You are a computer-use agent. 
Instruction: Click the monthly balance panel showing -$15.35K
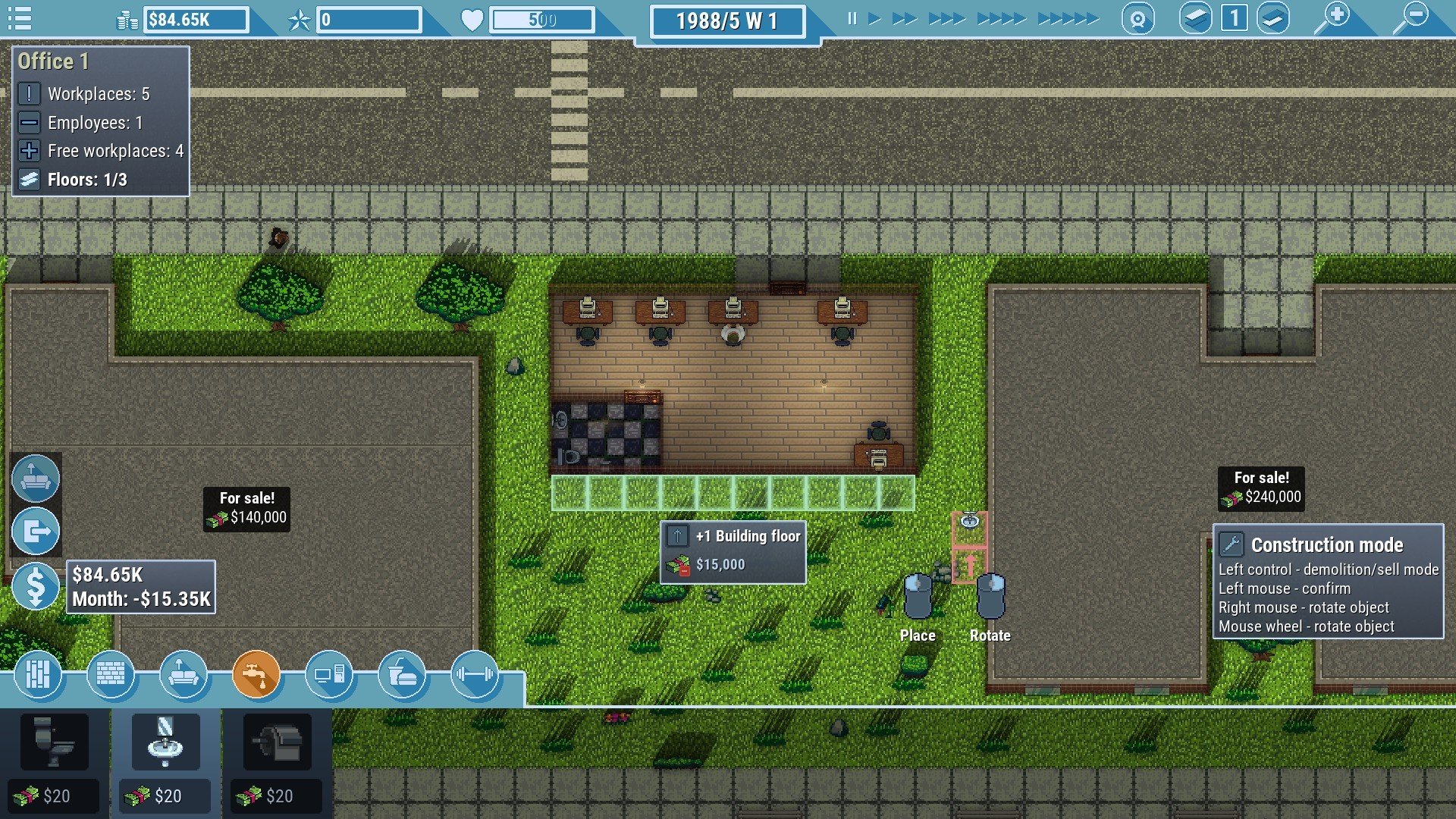pos(141,586)
